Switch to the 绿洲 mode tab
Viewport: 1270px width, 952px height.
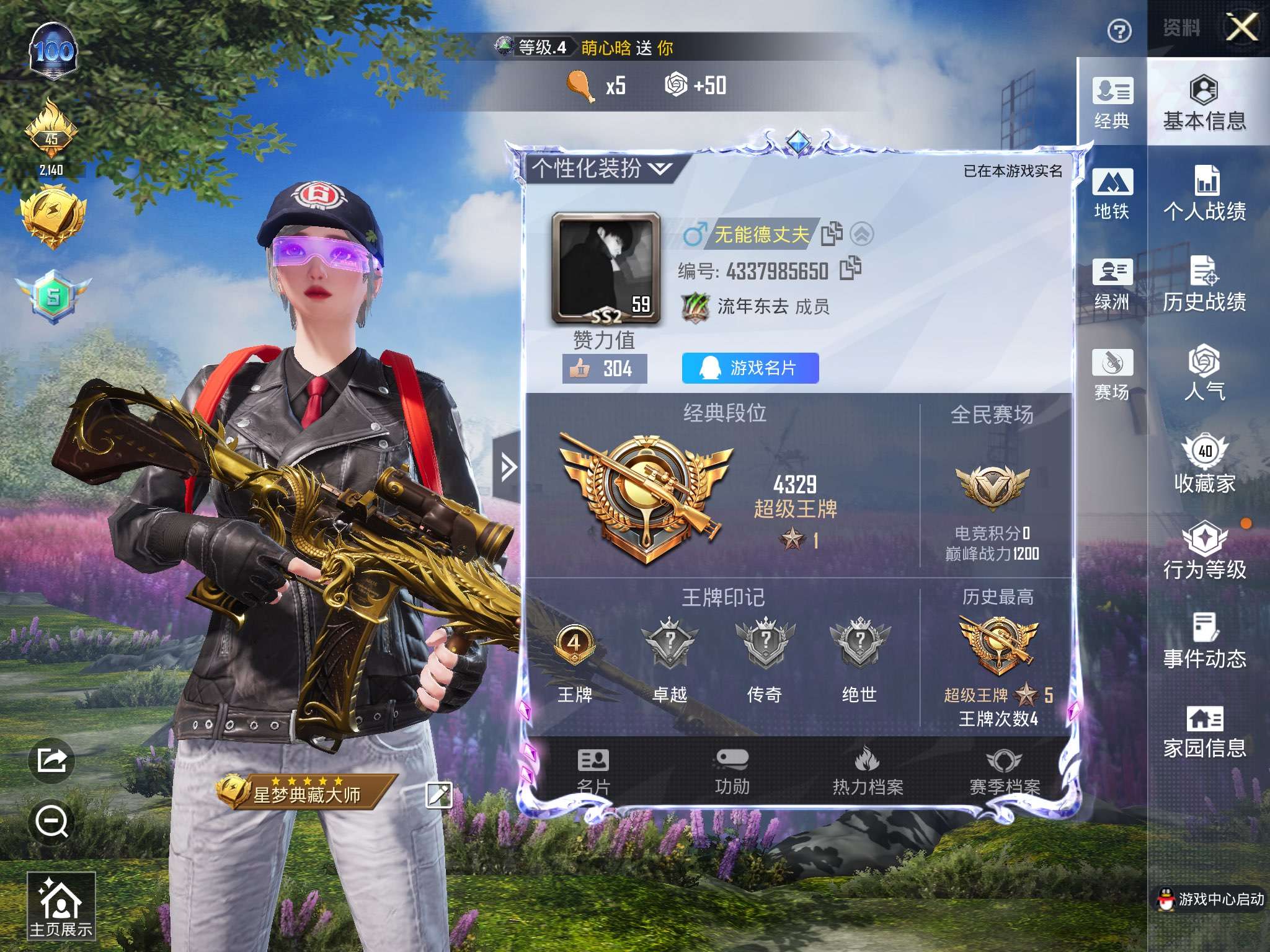[x=1112, y=284]
